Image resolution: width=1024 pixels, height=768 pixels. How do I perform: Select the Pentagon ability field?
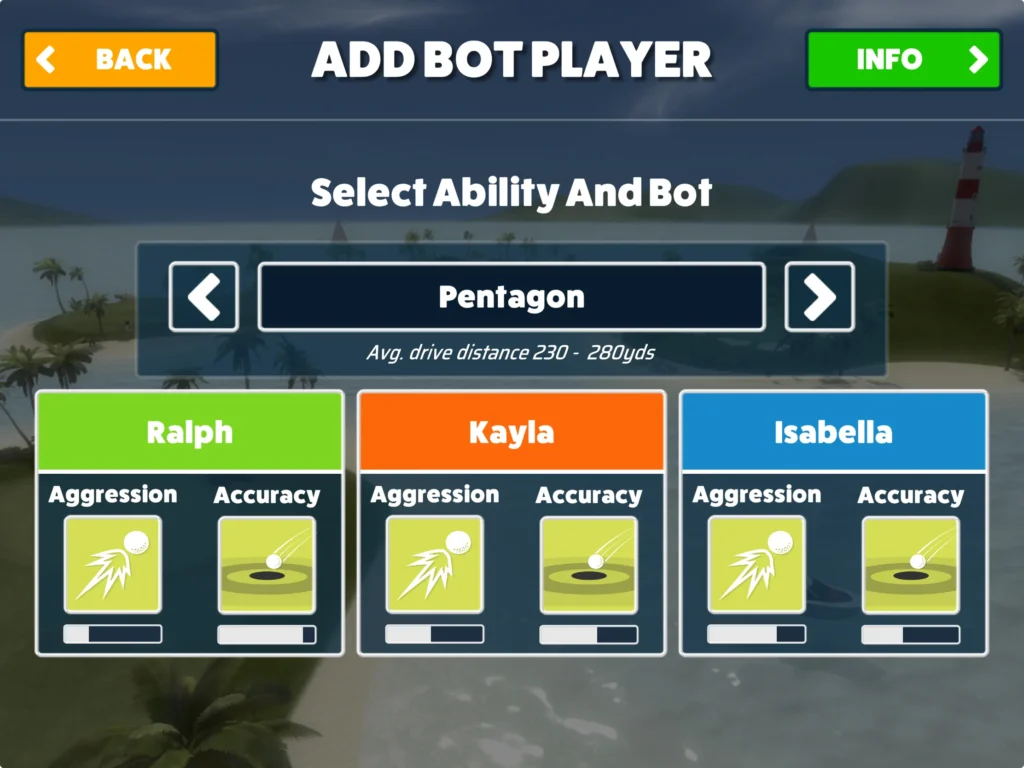[511, 297]
